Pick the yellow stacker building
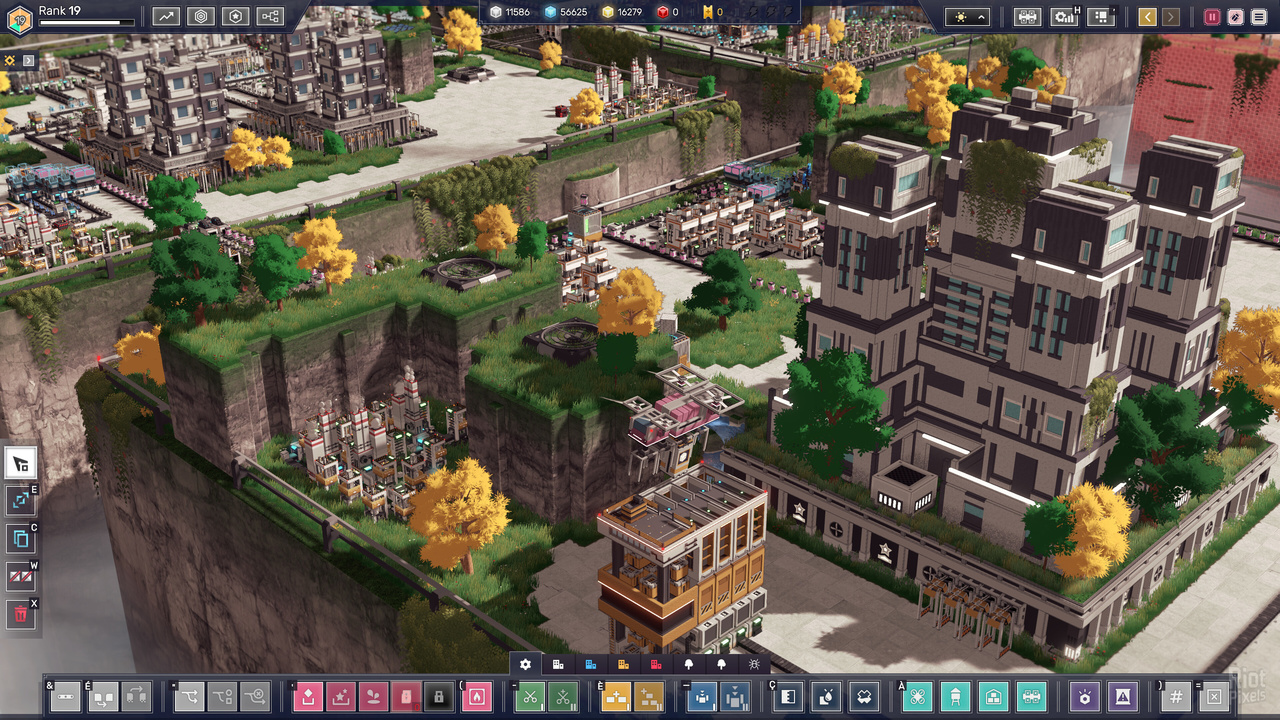This screenshot has width=1280, height=720. [x=616, y=696]
